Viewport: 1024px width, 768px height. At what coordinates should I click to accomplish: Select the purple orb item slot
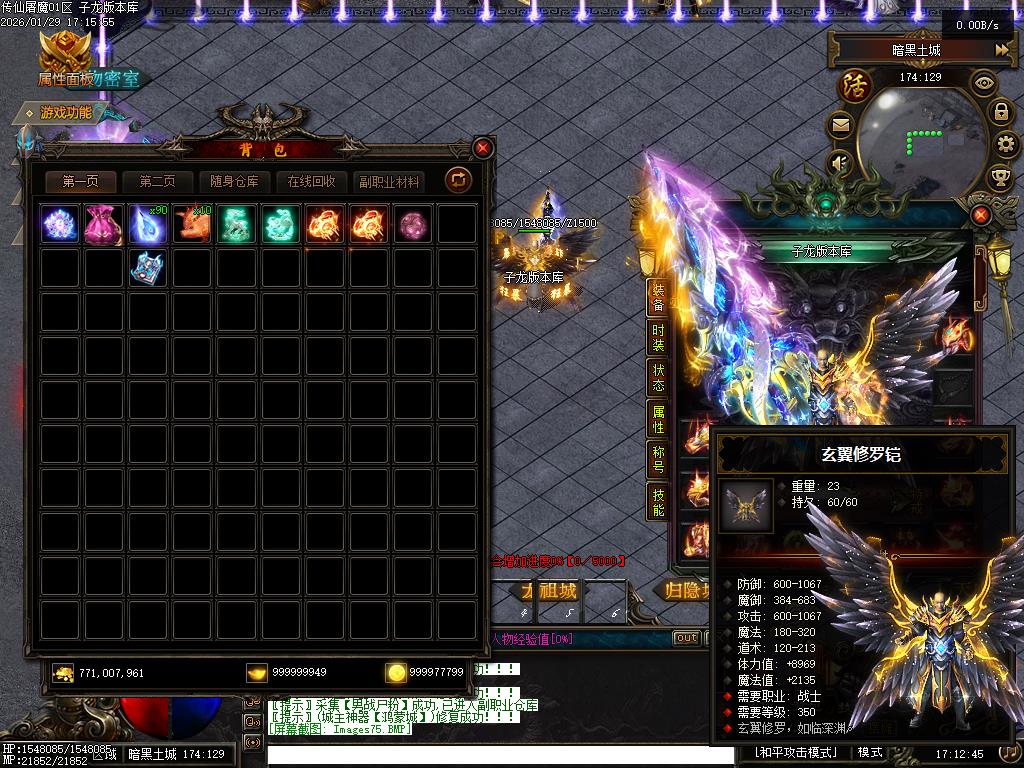pos(411,224)
